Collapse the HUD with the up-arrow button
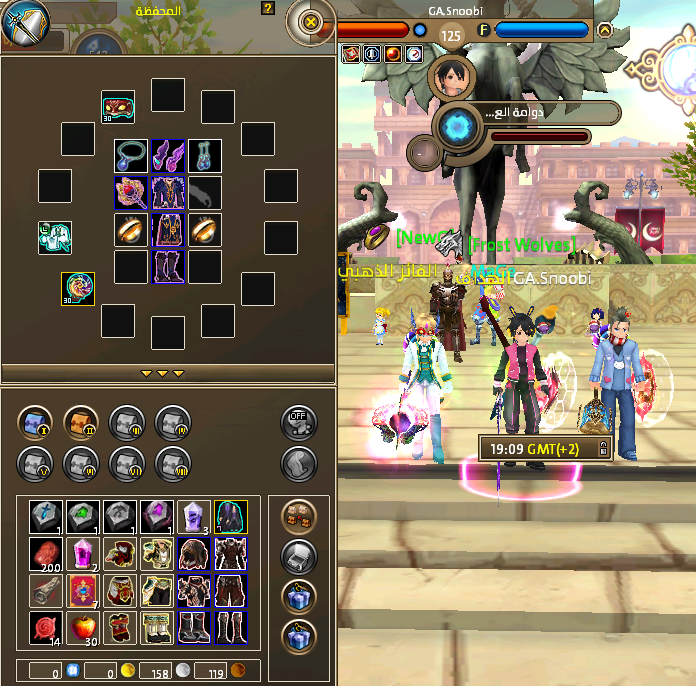 pyautogui.click(x=605, y=30)
